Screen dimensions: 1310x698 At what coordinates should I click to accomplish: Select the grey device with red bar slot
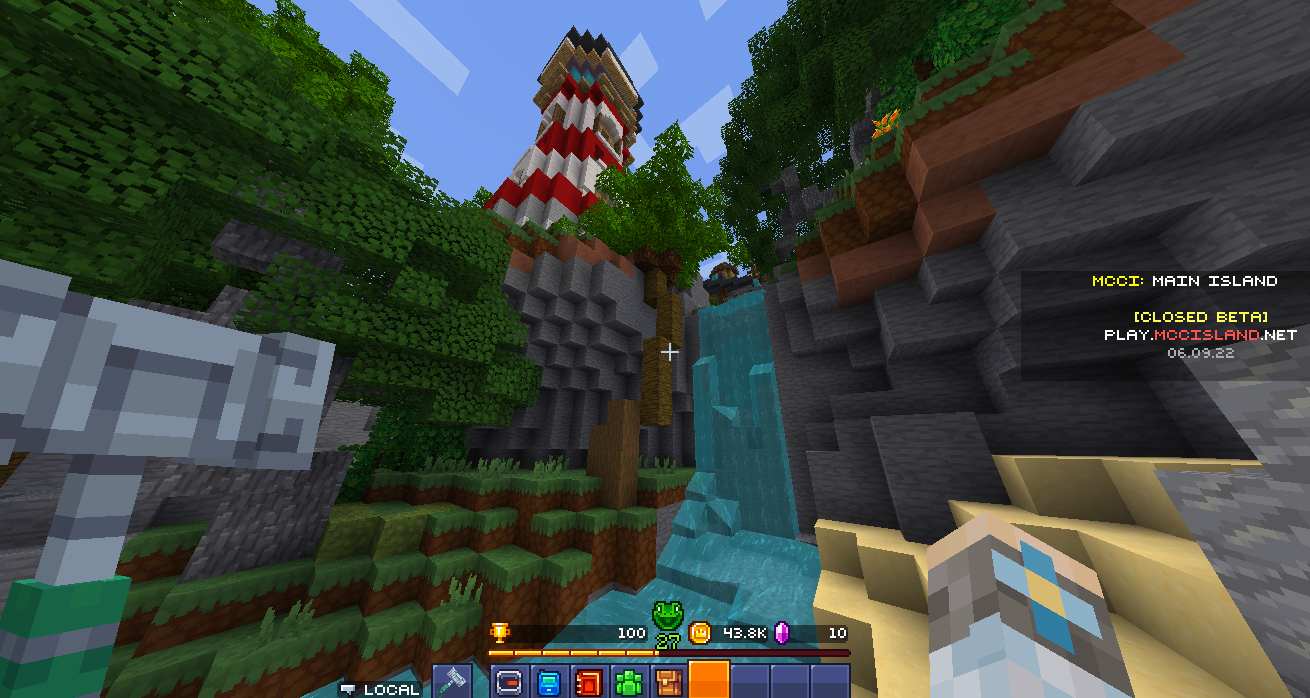tap(509, 682)
